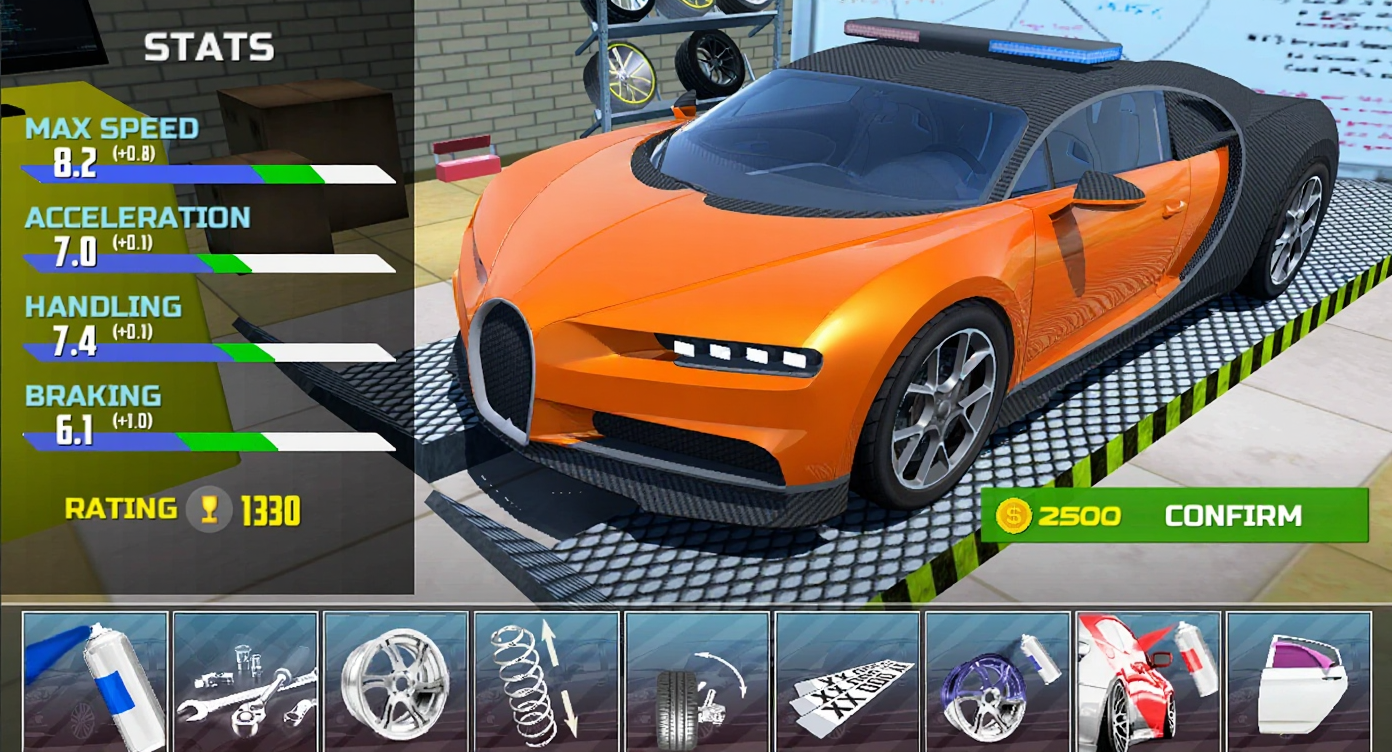Select the wheel rims customization icon
Viewport: 1392px width, 752px height.
[396, 680]
